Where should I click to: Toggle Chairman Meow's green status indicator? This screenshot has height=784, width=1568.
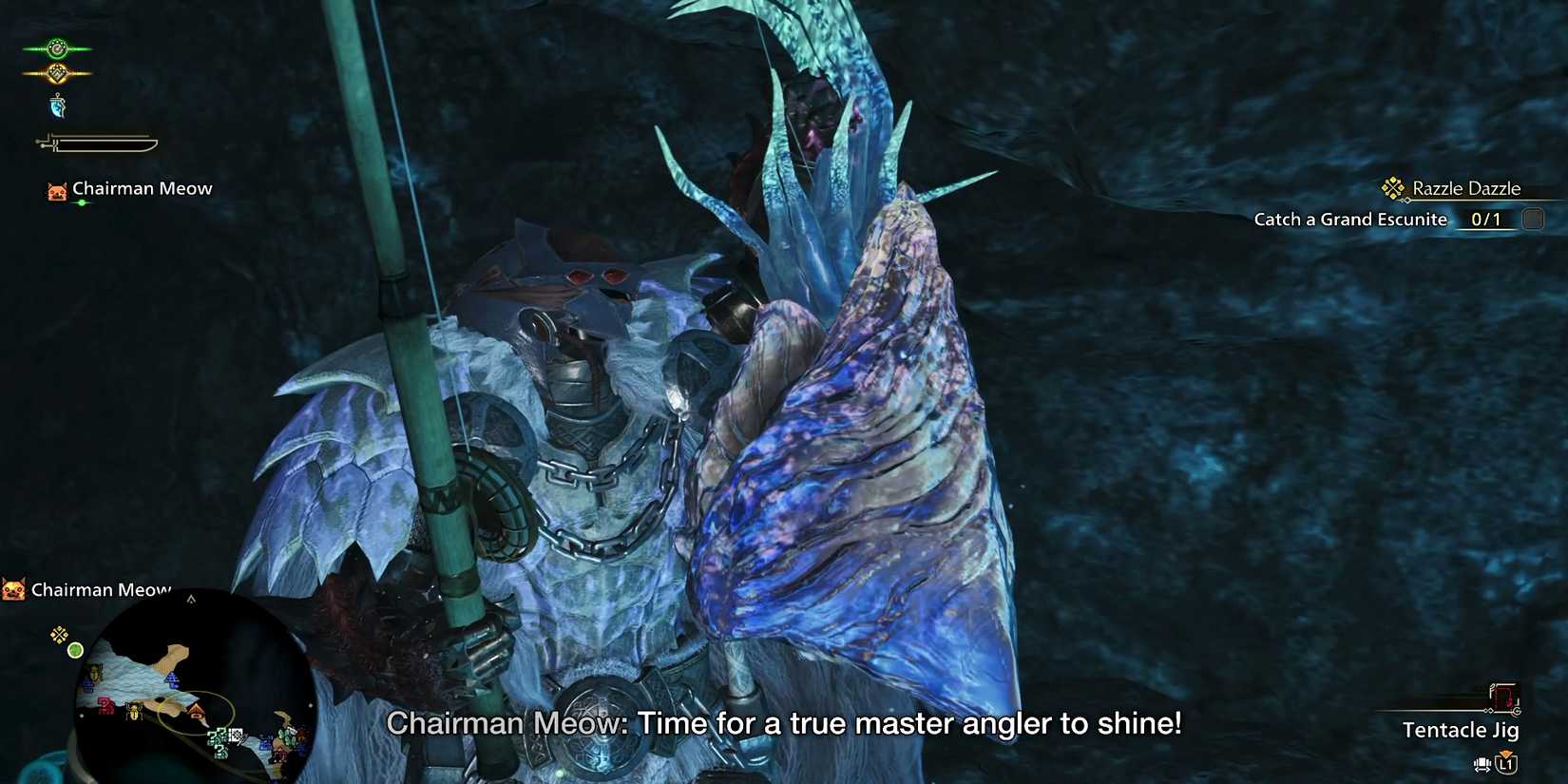[x=82, y=202]
